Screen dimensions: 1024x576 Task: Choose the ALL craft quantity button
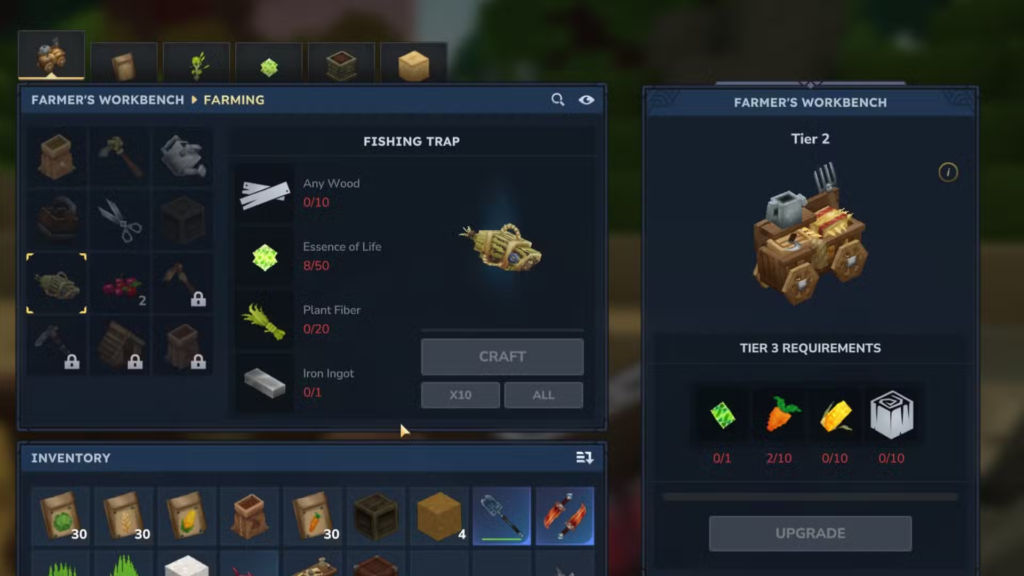(x=543, y=395)
